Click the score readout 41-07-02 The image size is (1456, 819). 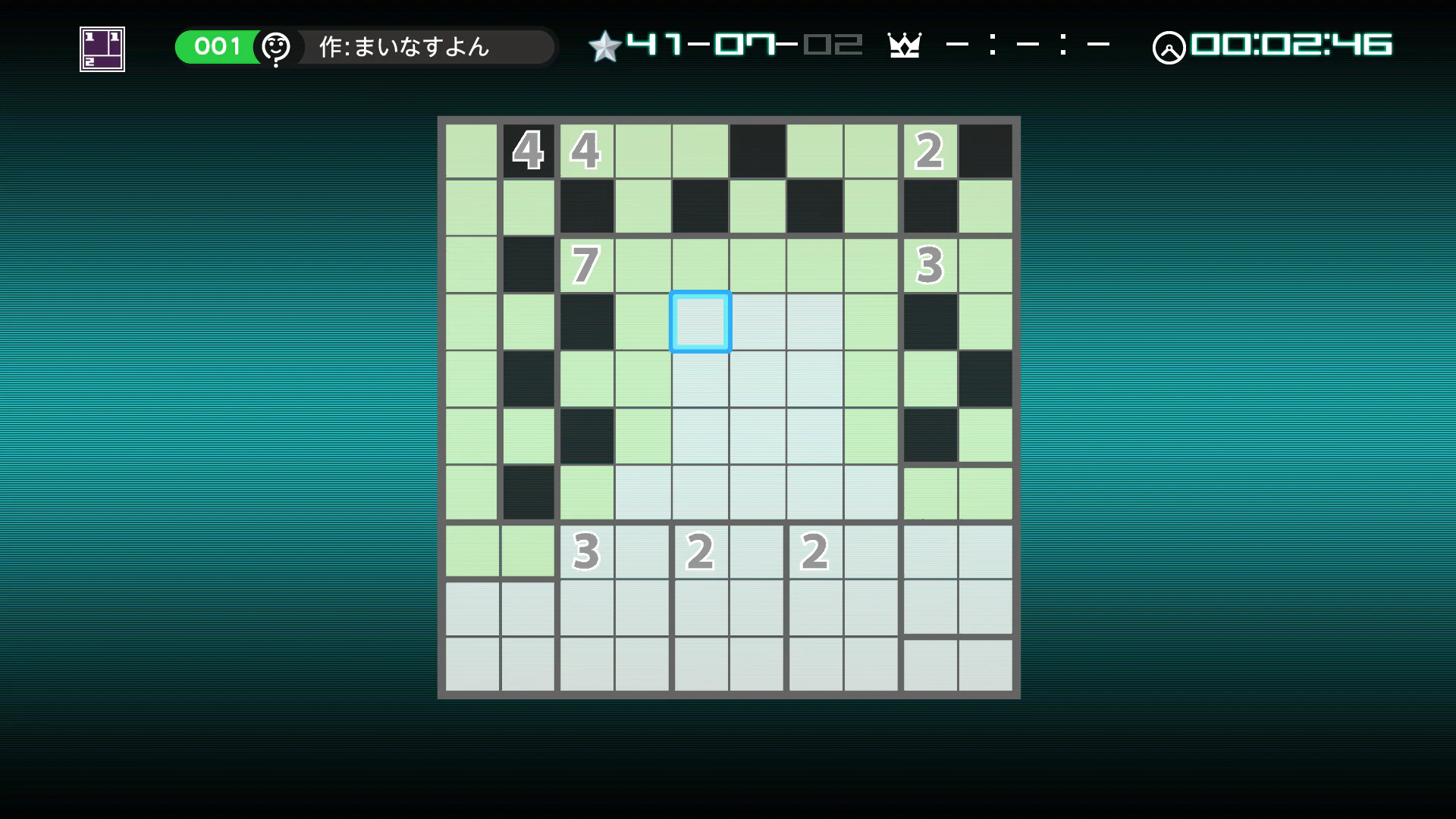(x=745, y=45)
